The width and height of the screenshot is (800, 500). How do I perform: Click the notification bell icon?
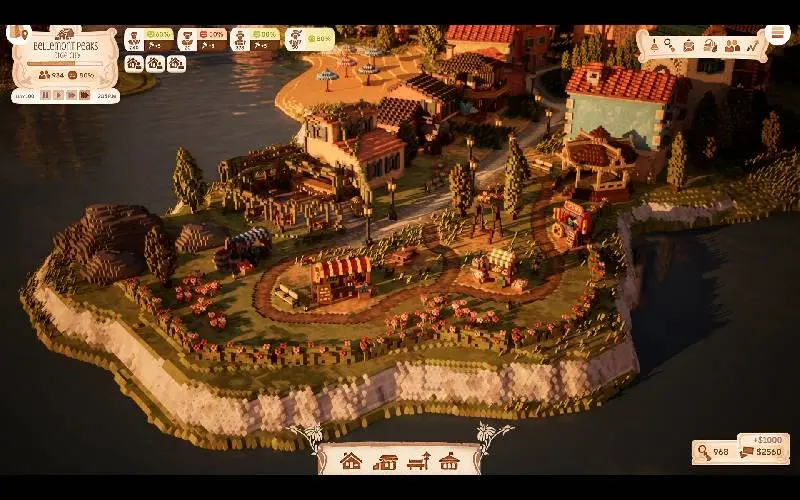tap(653, 45)
